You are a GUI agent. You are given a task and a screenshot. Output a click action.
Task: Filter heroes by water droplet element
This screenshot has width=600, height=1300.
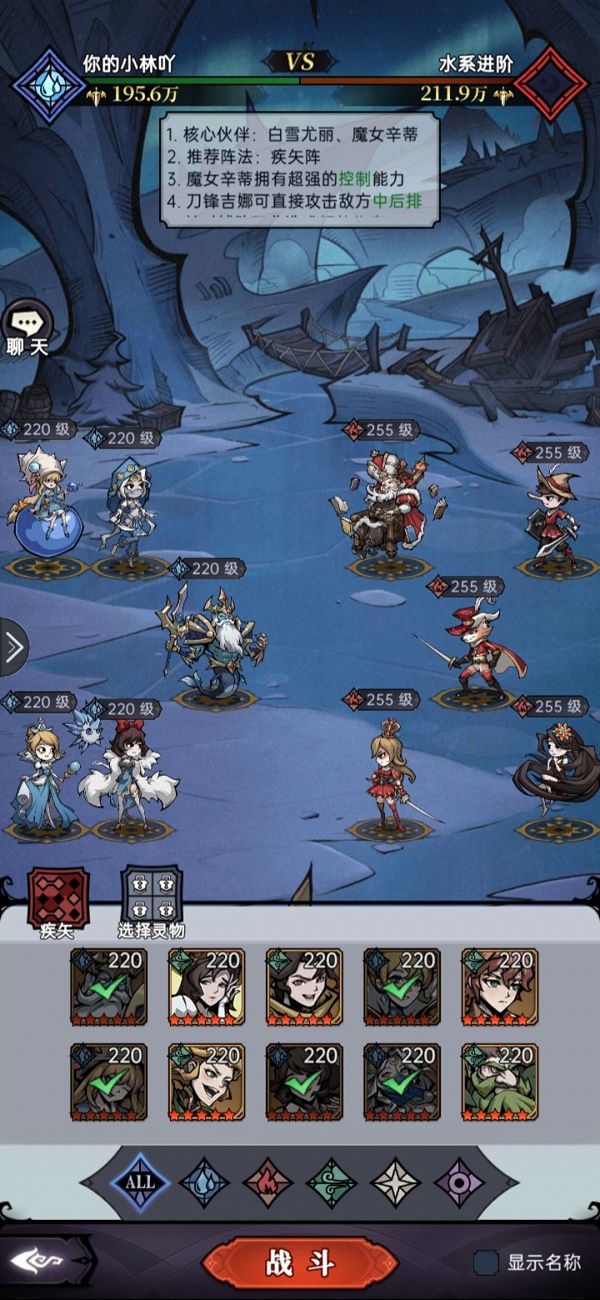tap(205, 1181)
